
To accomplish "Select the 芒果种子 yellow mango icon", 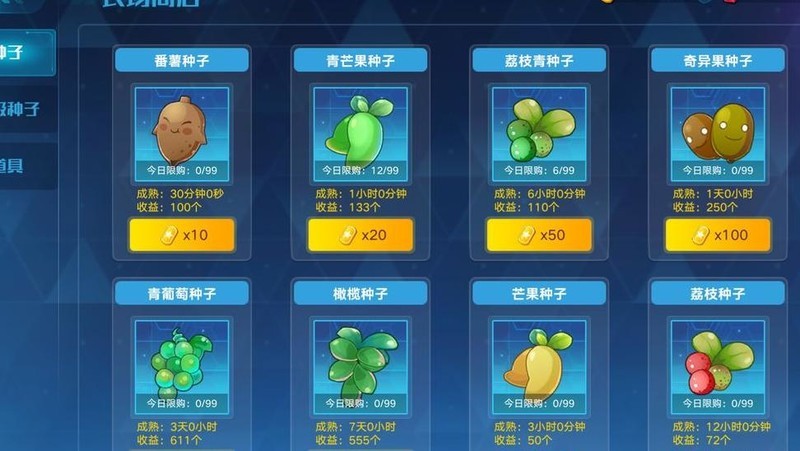I will (539, 358).
